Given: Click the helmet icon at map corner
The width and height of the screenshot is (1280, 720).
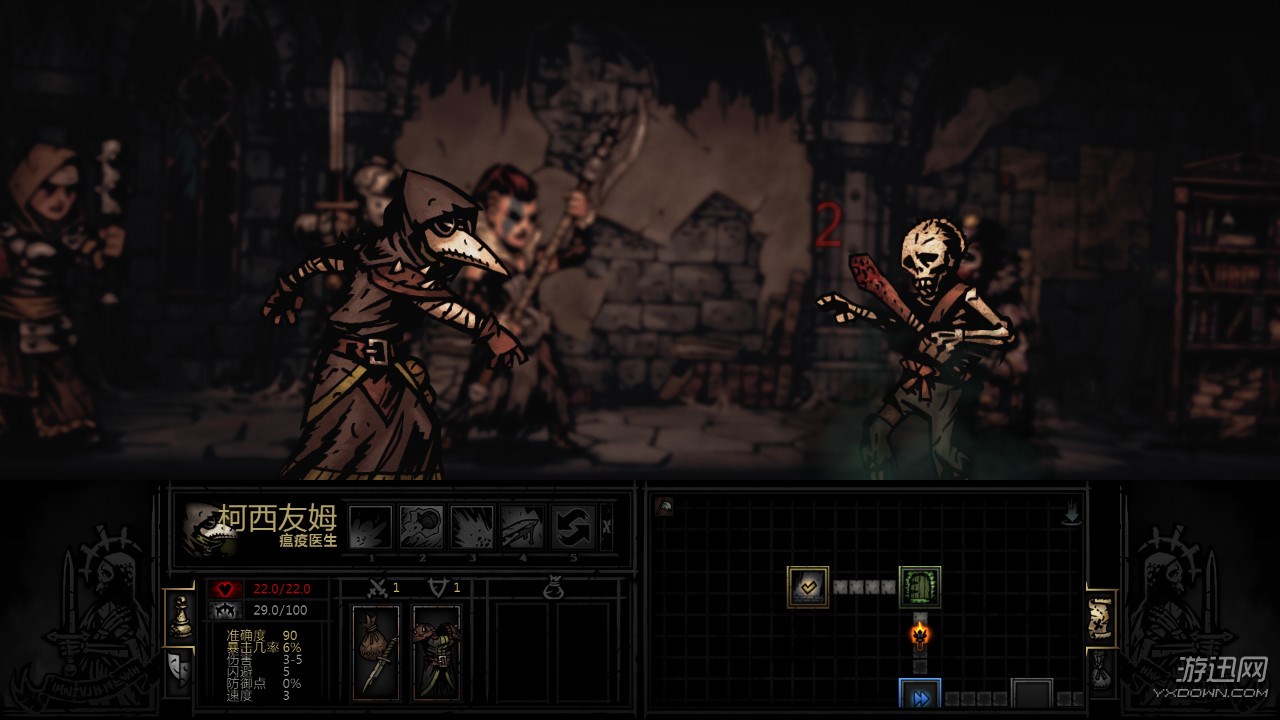Looking at the screenshot, I should 664,507.
